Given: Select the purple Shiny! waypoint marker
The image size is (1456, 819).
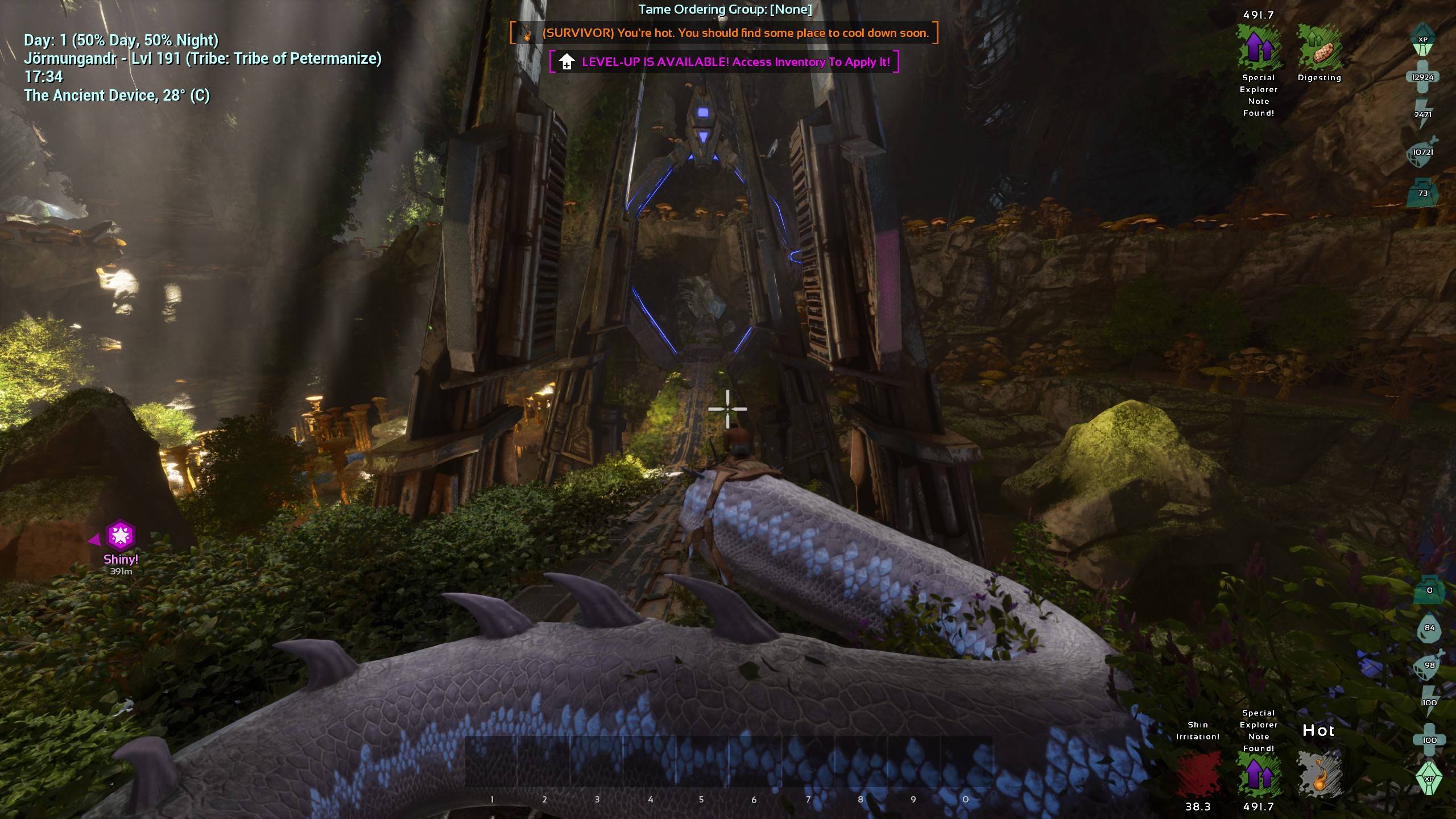Looking at the screenshot, I should (x=121, y=536).
